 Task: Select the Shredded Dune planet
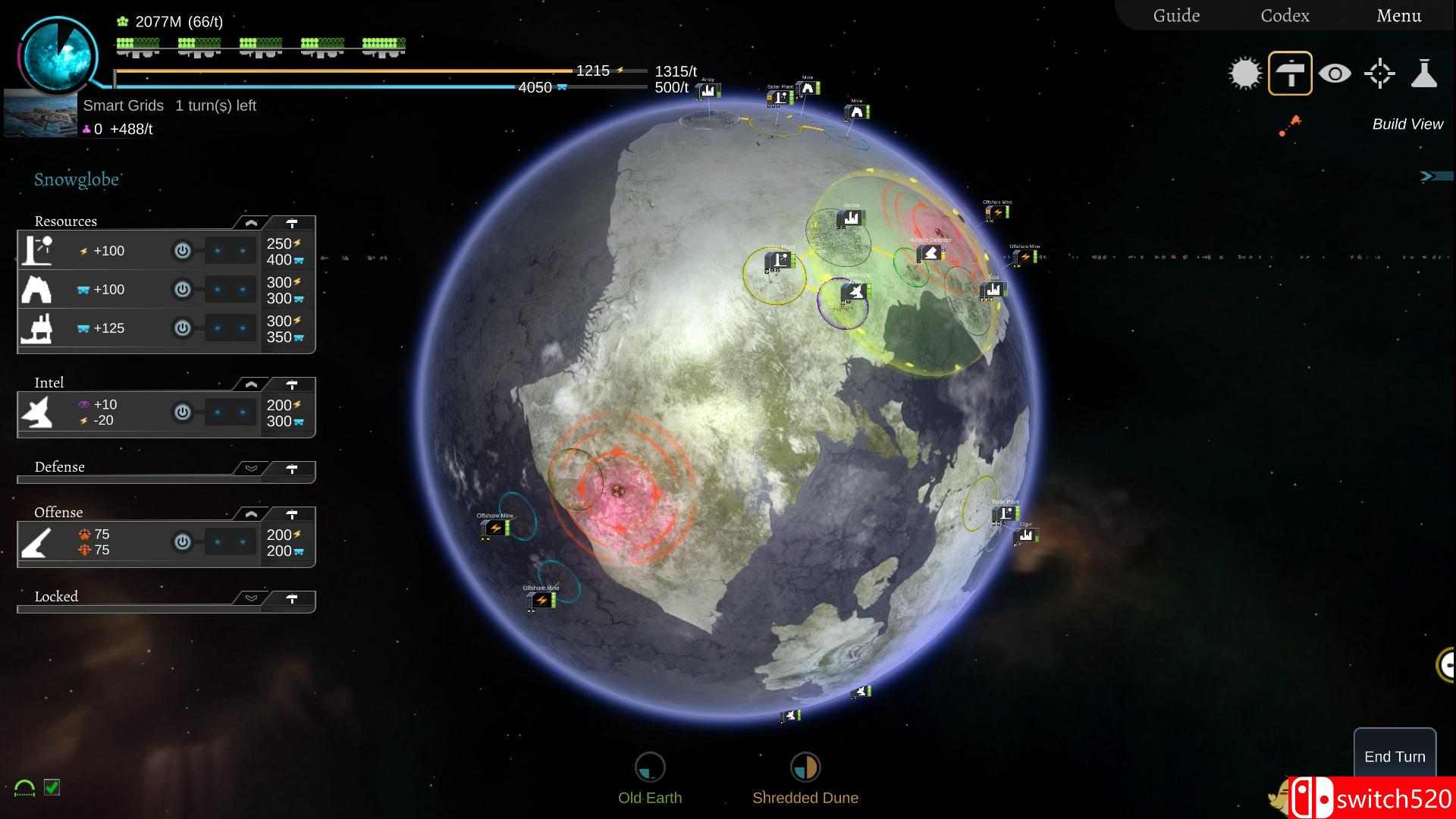[x=805, y=767]
